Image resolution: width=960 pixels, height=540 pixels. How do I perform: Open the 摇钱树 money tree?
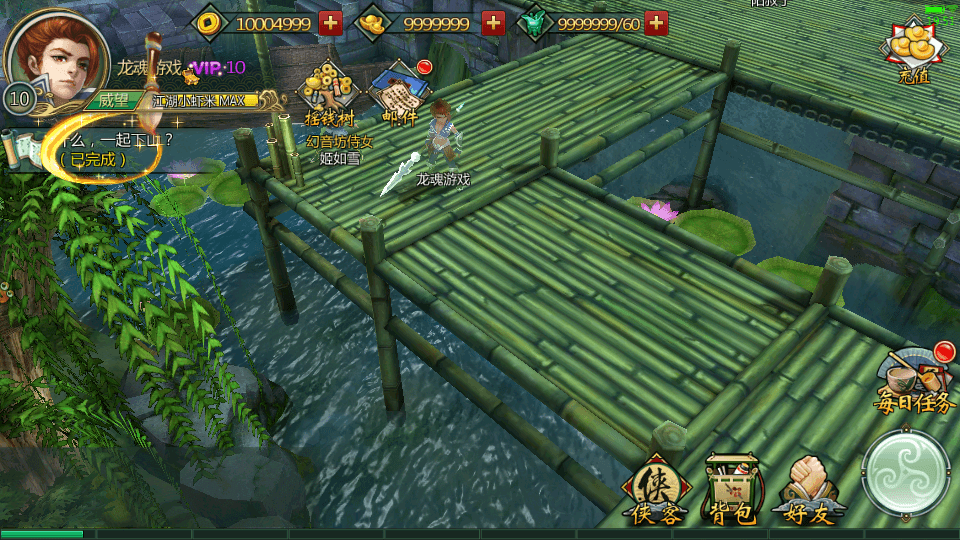click(330, 97)
